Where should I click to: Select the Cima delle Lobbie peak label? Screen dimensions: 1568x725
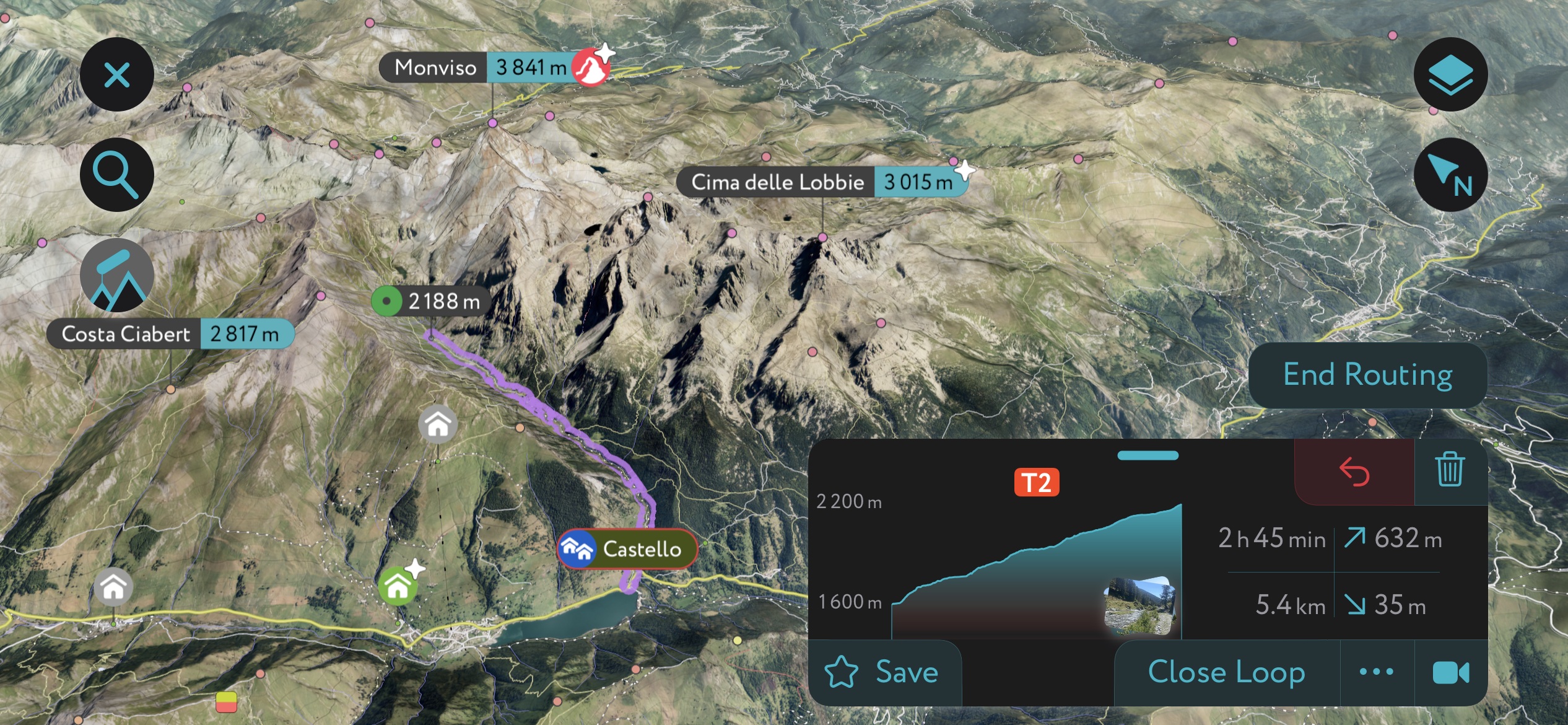coord(822,182)
